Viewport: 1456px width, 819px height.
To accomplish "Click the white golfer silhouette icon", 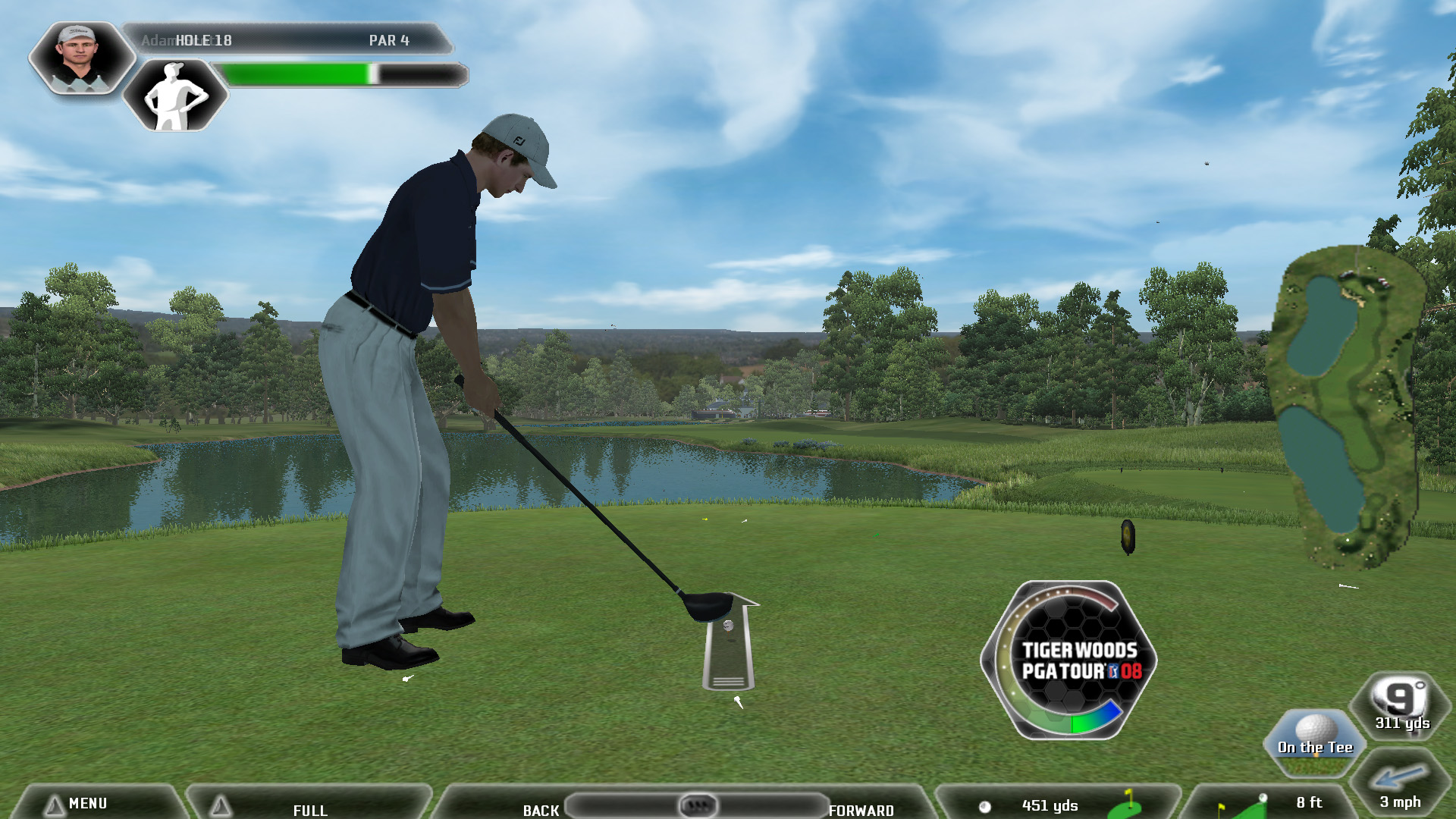I will point(175,96).
